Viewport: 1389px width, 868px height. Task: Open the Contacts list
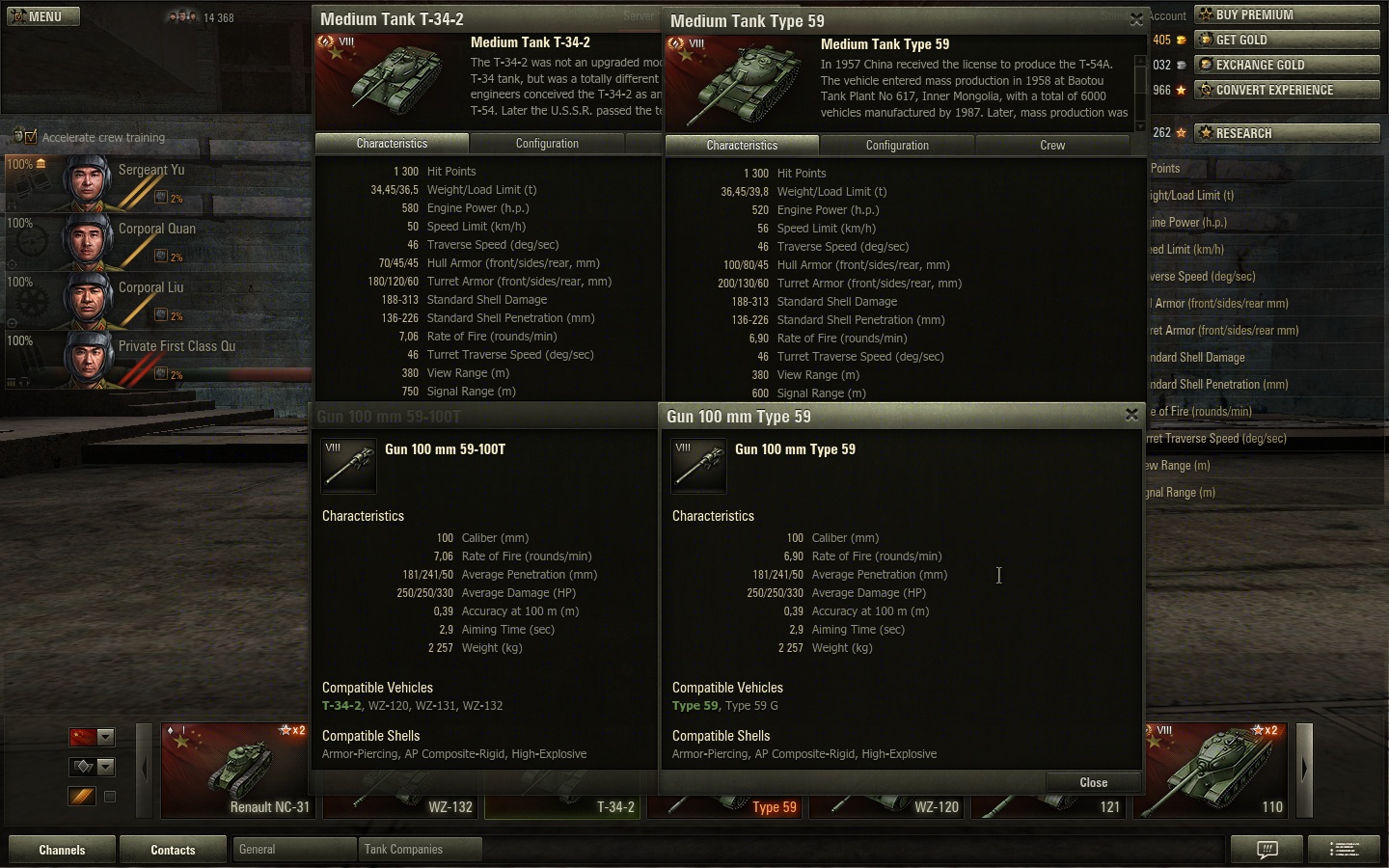173,850
